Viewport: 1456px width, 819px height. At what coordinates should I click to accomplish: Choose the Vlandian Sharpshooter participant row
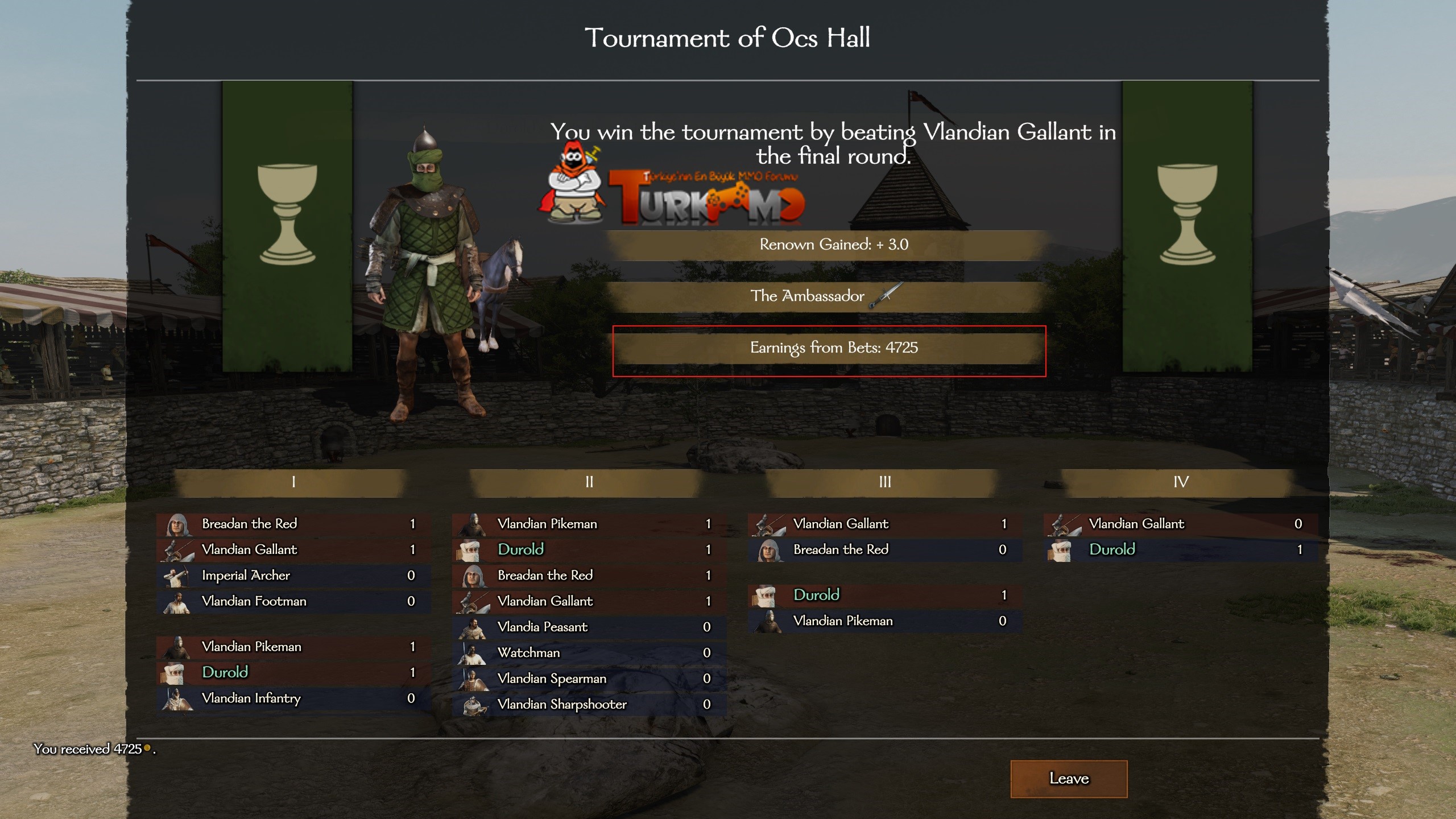click(589, 704)
